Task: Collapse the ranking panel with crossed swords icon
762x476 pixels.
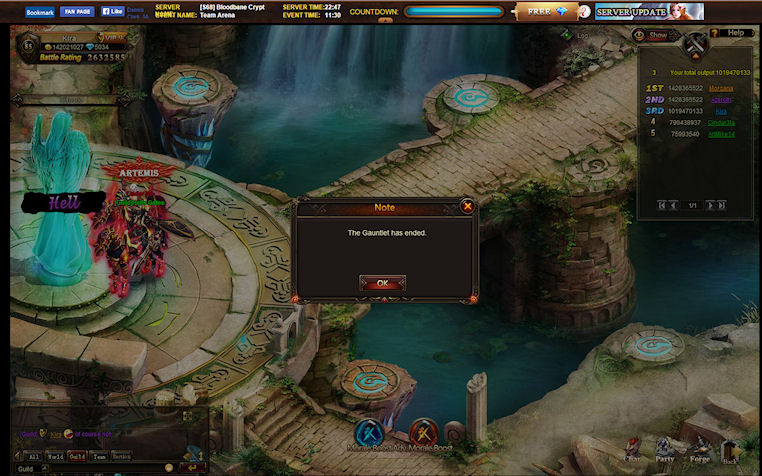Action: click(x=694, y=43)
